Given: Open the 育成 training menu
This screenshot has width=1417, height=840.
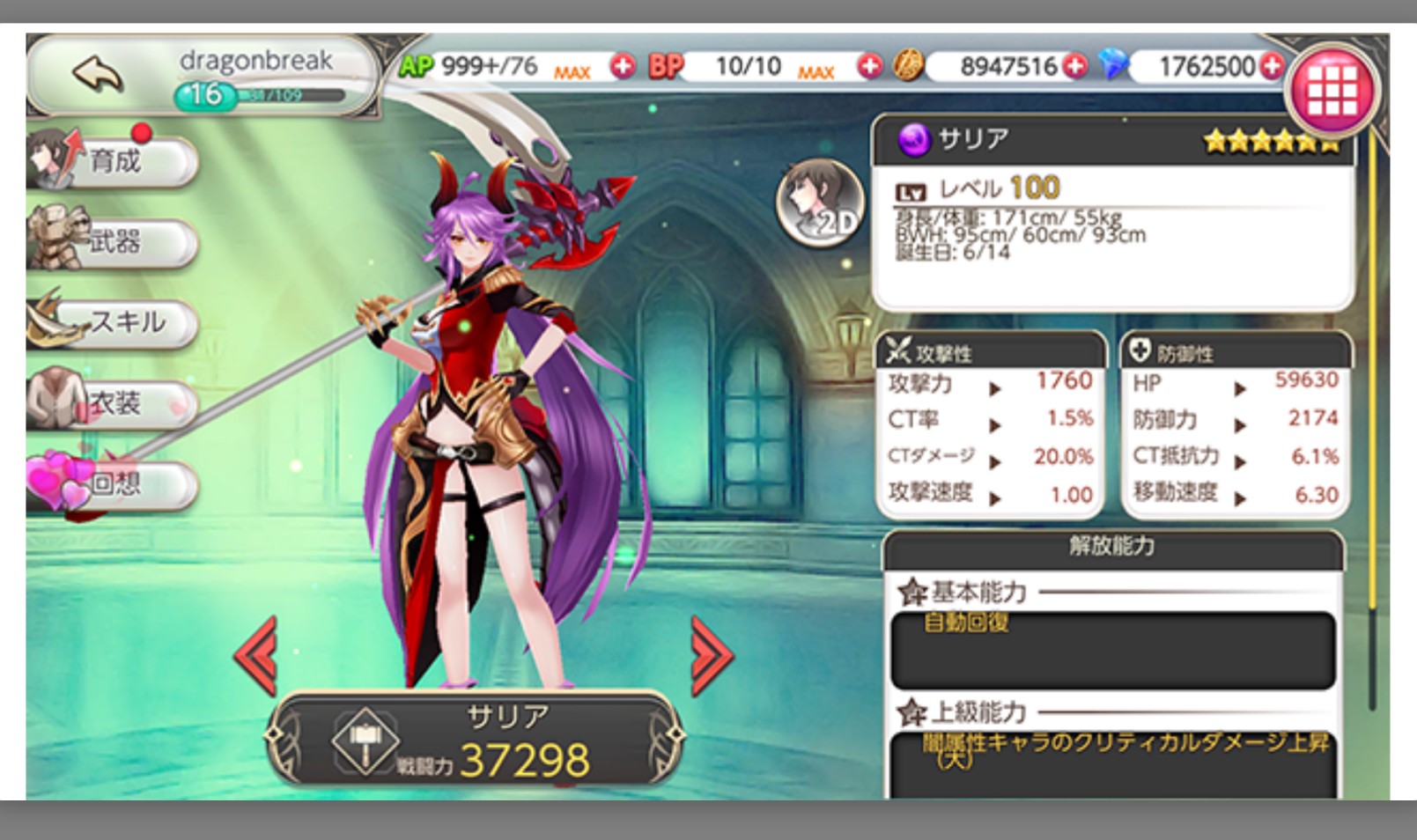Looking at the screenshot, I should point(114,162).
